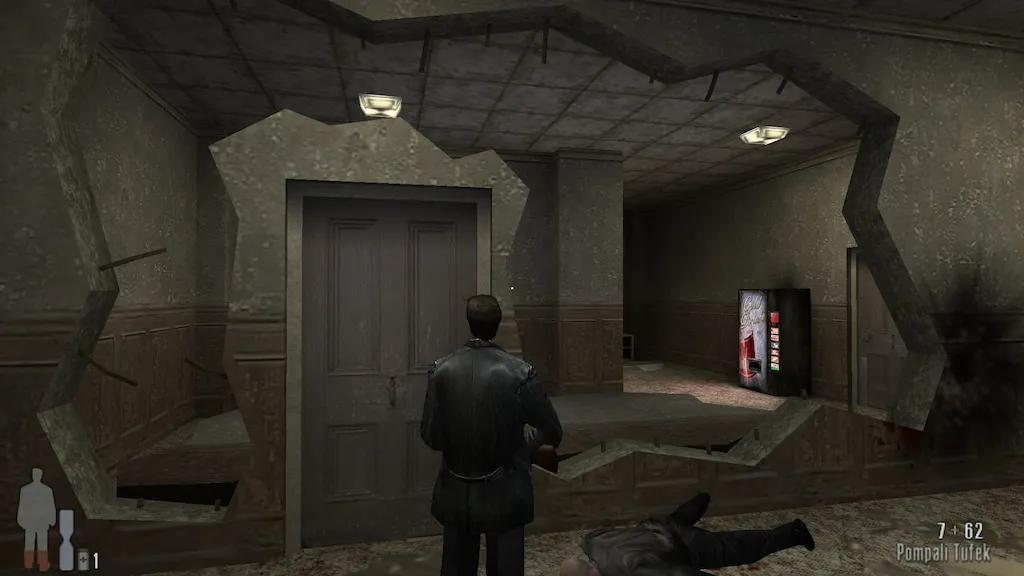The image size is (1024, 576).
Task: Use the painkiller bottle icon
Action: coord(83,560)
